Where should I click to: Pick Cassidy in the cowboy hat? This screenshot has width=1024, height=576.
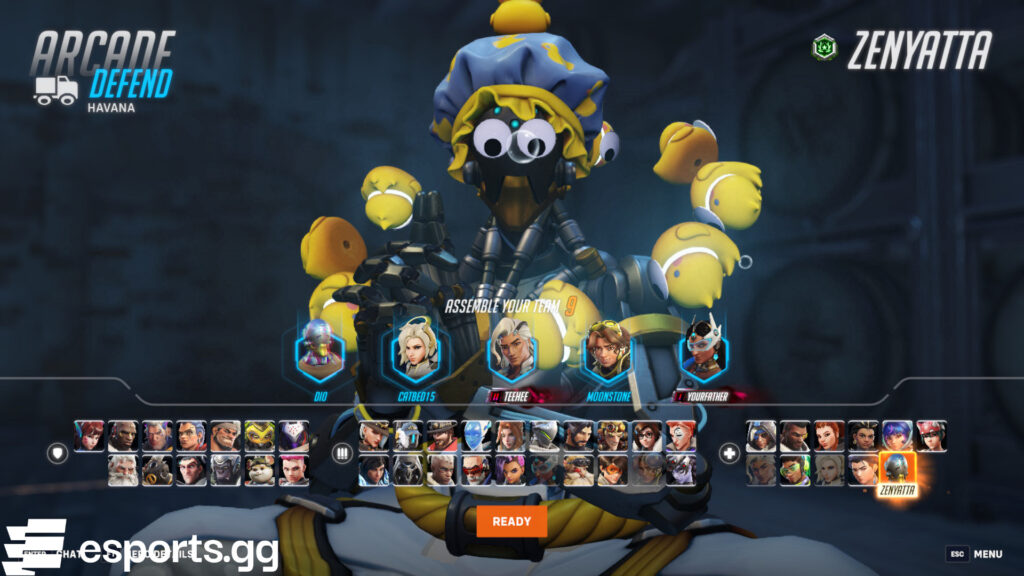coord(441,435)
